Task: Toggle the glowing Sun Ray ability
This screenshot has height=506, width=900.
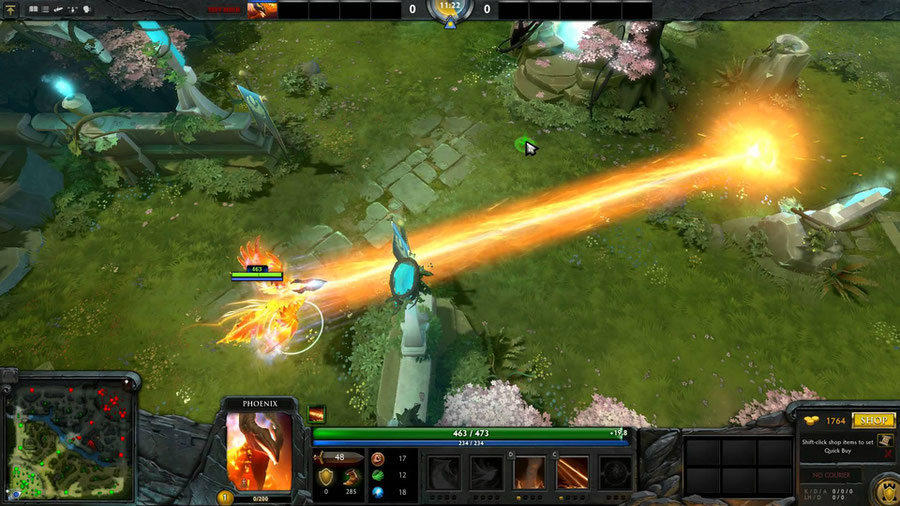Action: click(529, 472)
